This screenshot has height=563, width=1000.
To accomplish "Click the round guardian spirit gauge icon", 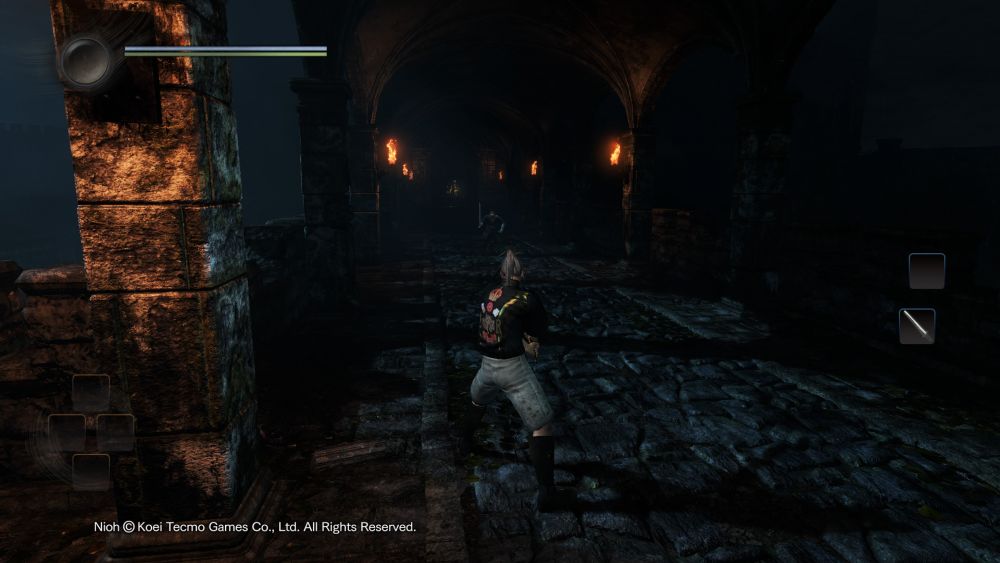I will pyautogui.click(x=86, y=59).
